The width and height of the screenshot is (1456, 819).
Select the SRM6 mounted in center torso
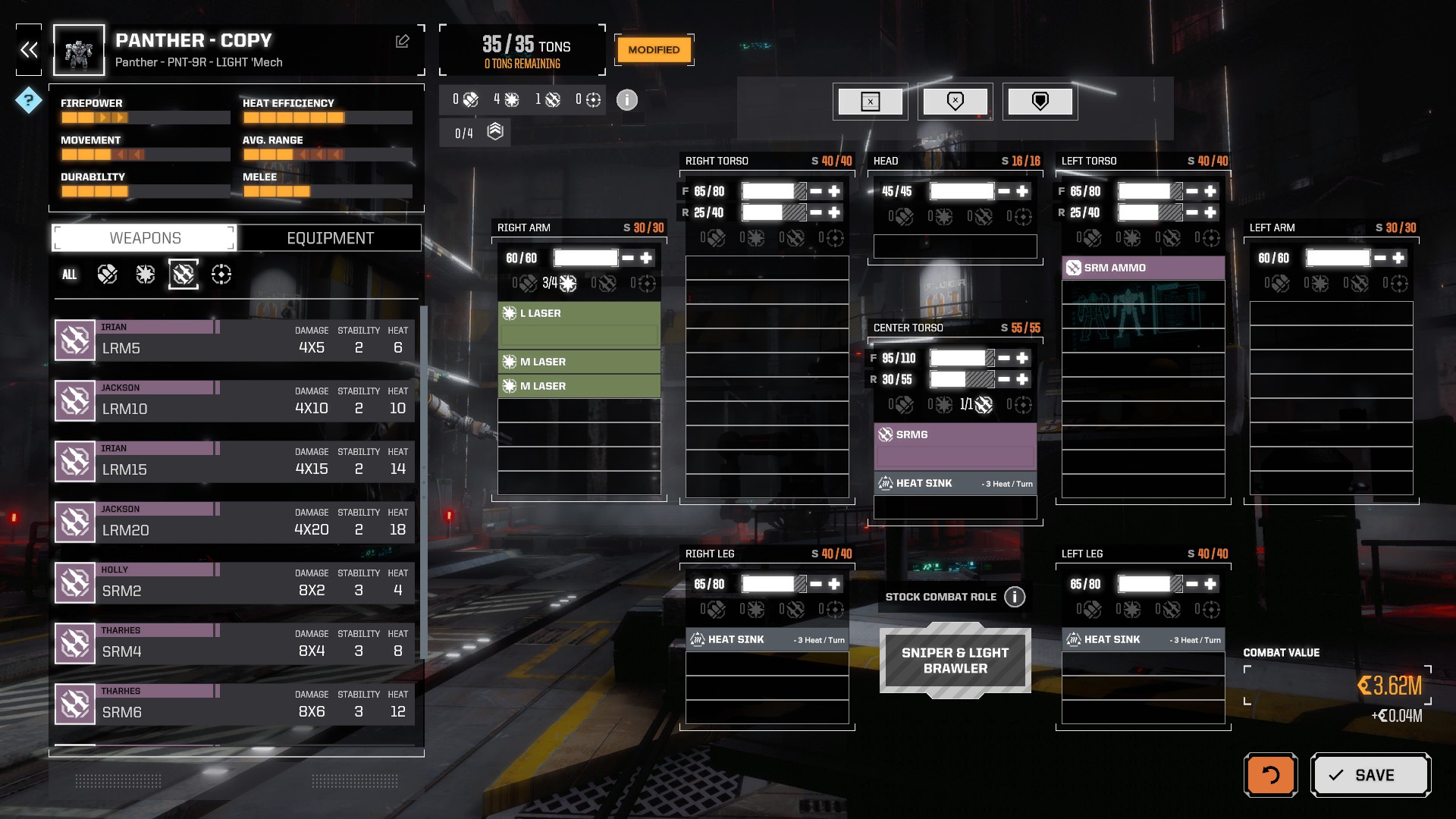(x=955, y=435)
